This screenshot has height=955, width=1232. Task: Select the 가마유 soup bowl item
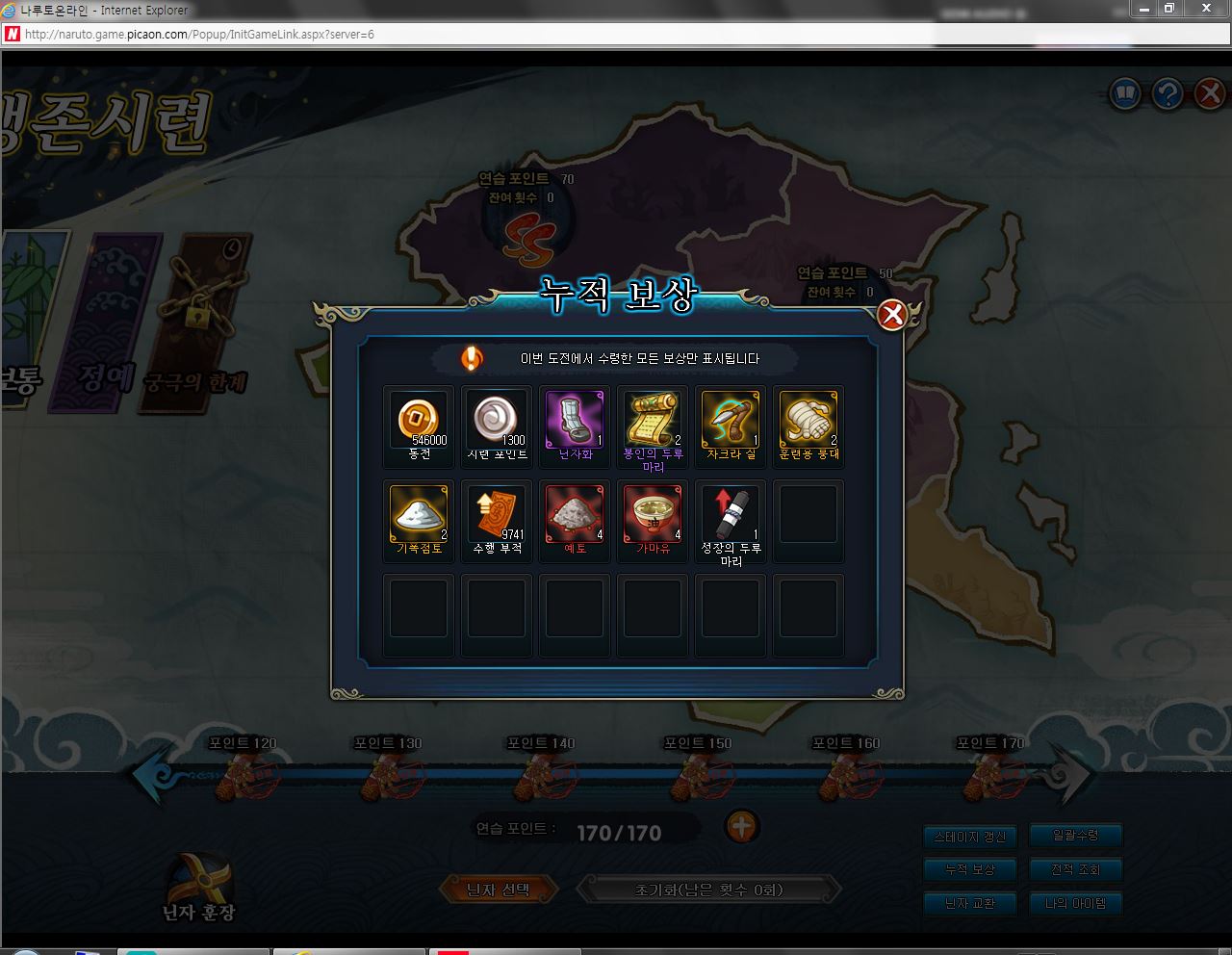coord(653,514)
